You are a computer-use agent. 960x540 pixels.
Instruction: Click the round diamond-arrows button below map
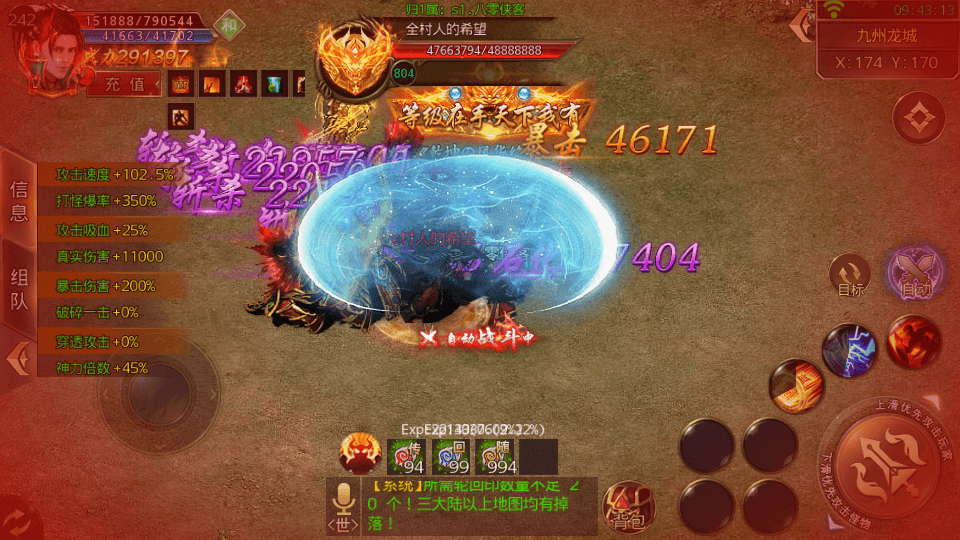pos(919,120)
